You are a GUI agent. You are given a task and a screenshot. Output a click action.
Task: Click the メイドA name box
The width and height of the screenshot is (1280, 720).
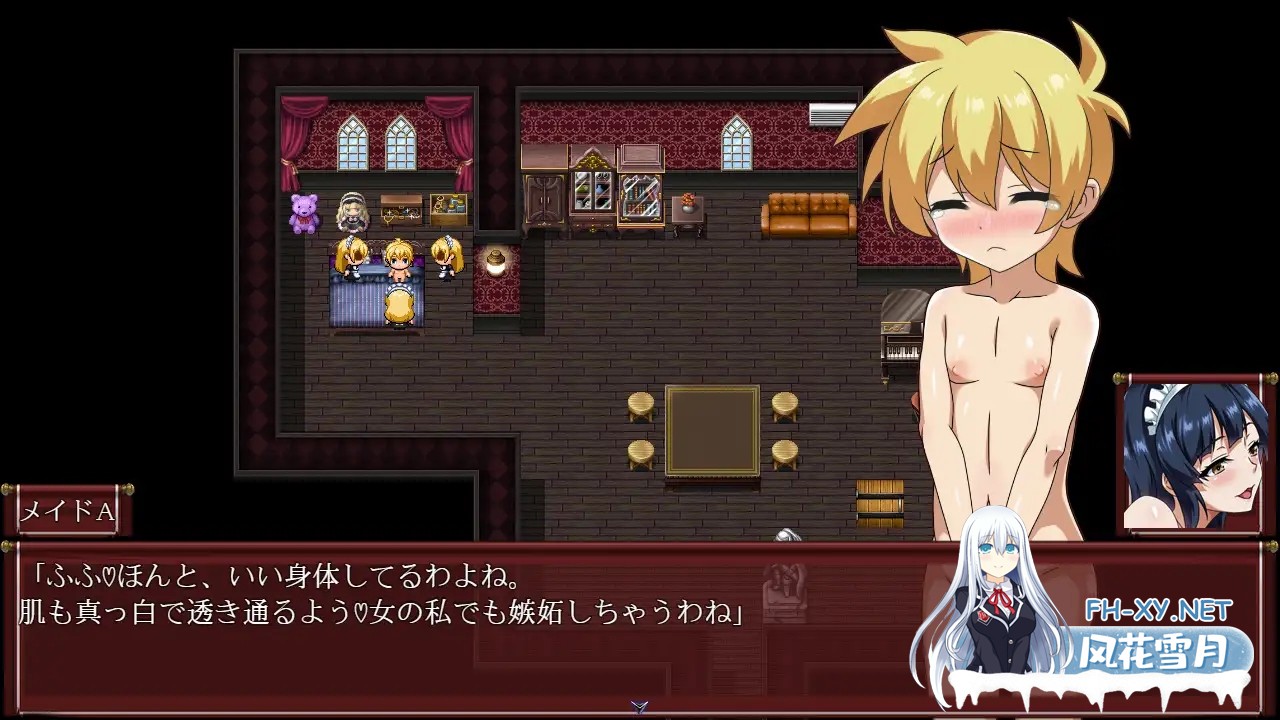(70, 512)
